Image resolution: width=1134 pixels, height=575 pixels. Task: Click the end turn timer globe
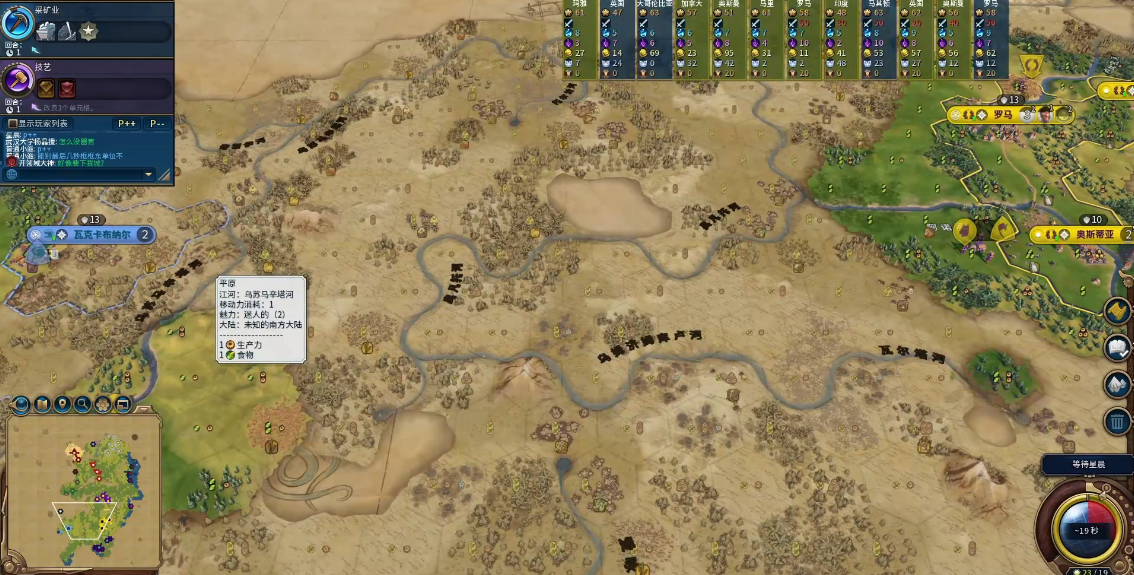(1086, 531)
